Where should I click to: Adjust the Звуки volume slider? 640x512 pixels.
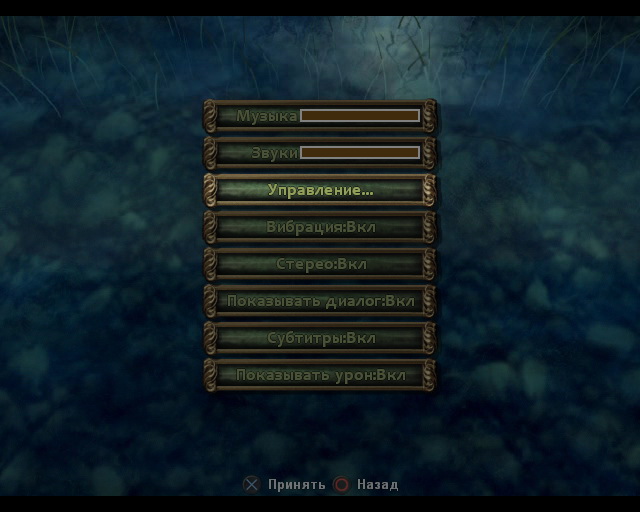pos(360,153)
